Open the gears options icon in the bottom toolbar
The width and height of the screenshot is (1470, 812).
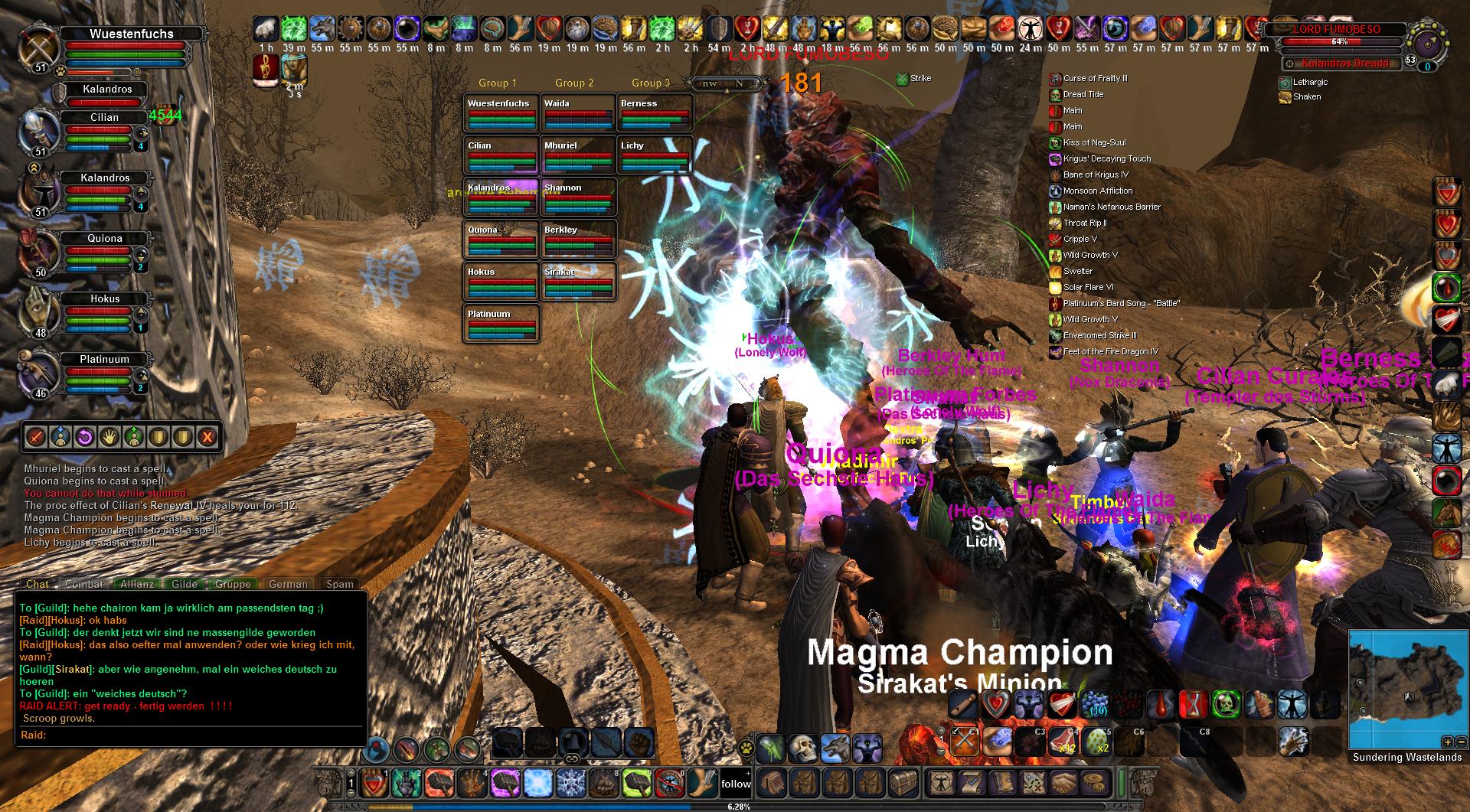point(1093,783)
